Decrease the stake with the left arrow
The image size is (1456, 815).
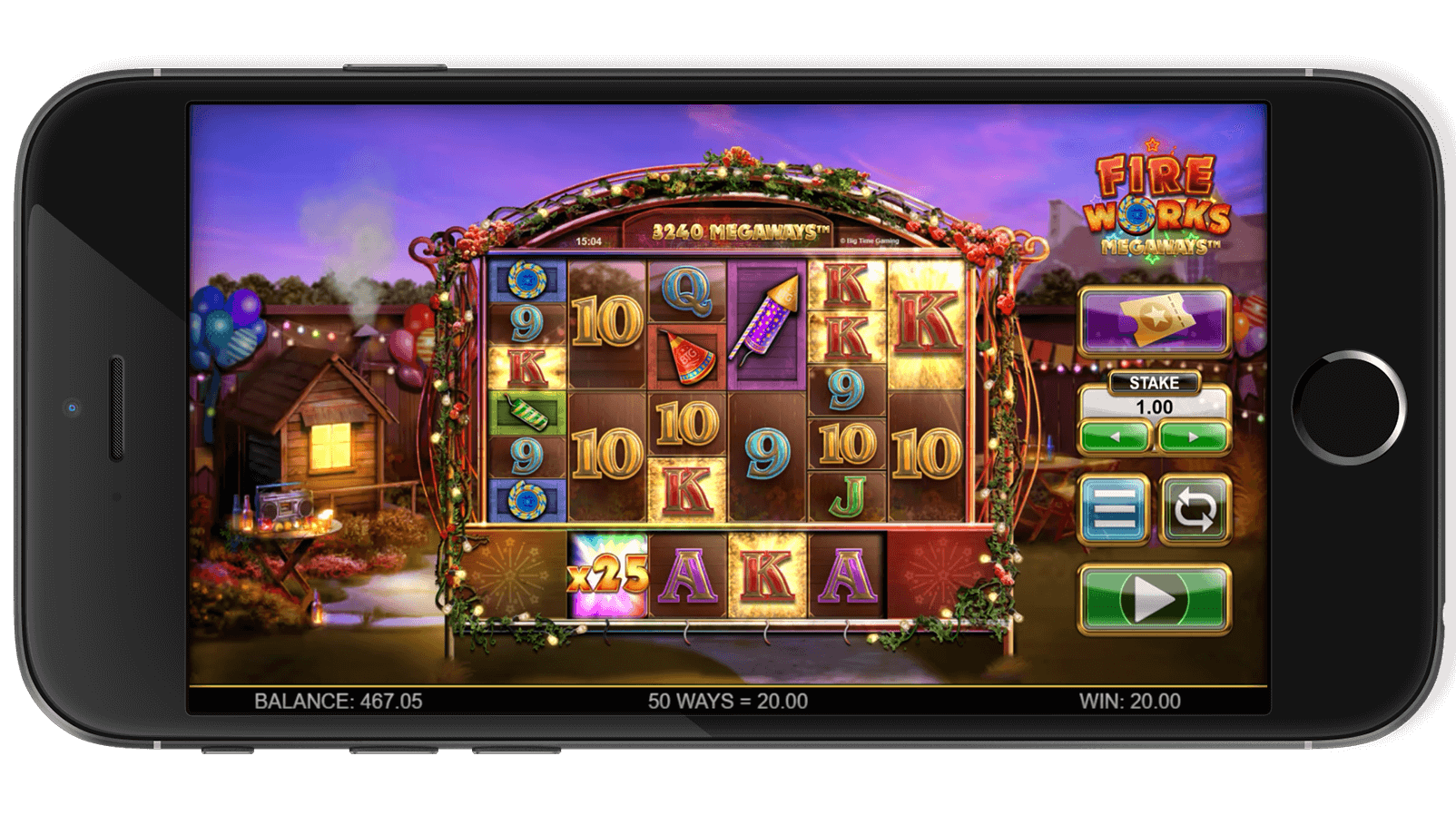click(x=1115, y=437)
